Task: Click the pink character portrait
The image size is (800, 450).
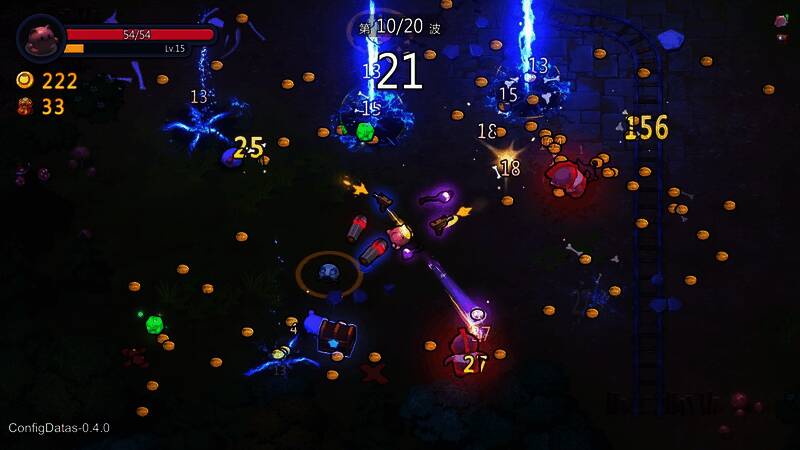Action: (41, 39)
